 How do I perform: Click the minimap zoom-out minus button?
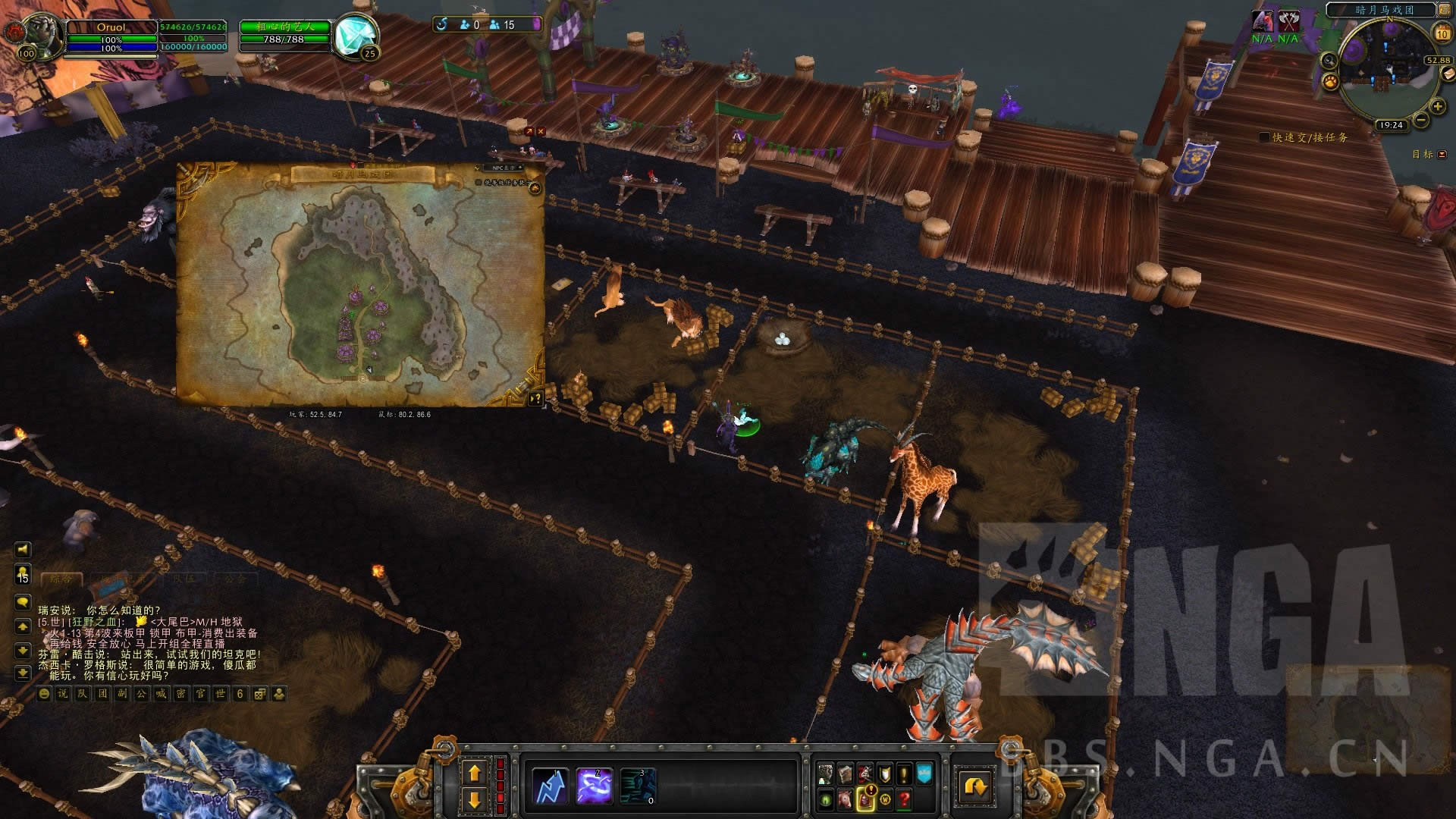1420,120
